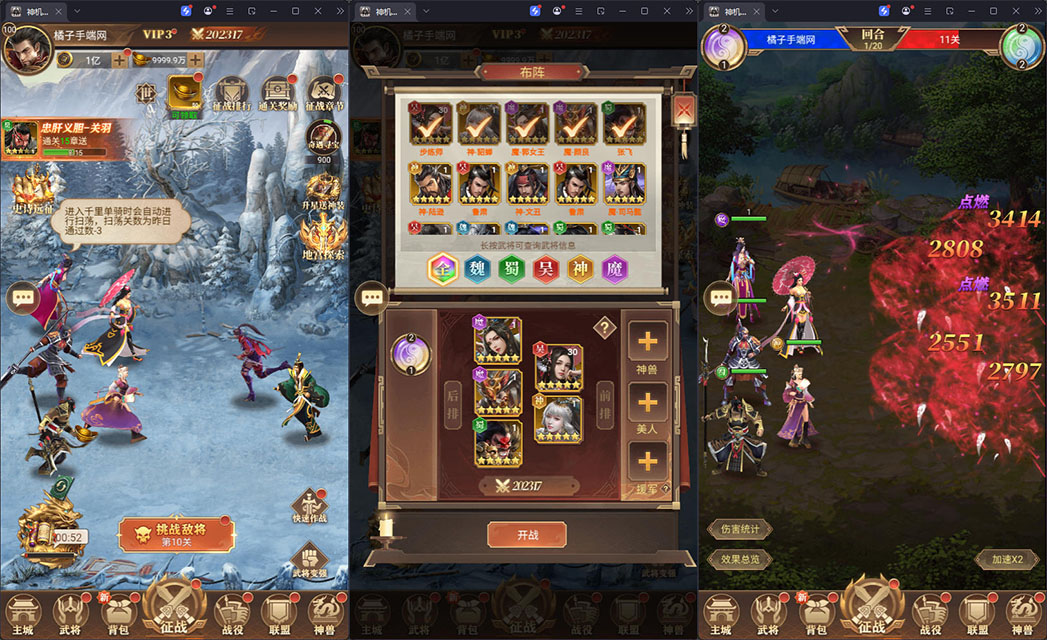Open the 援军 reinforcement slot
This screenshot has height=640, width=1047.
point(647,463)
